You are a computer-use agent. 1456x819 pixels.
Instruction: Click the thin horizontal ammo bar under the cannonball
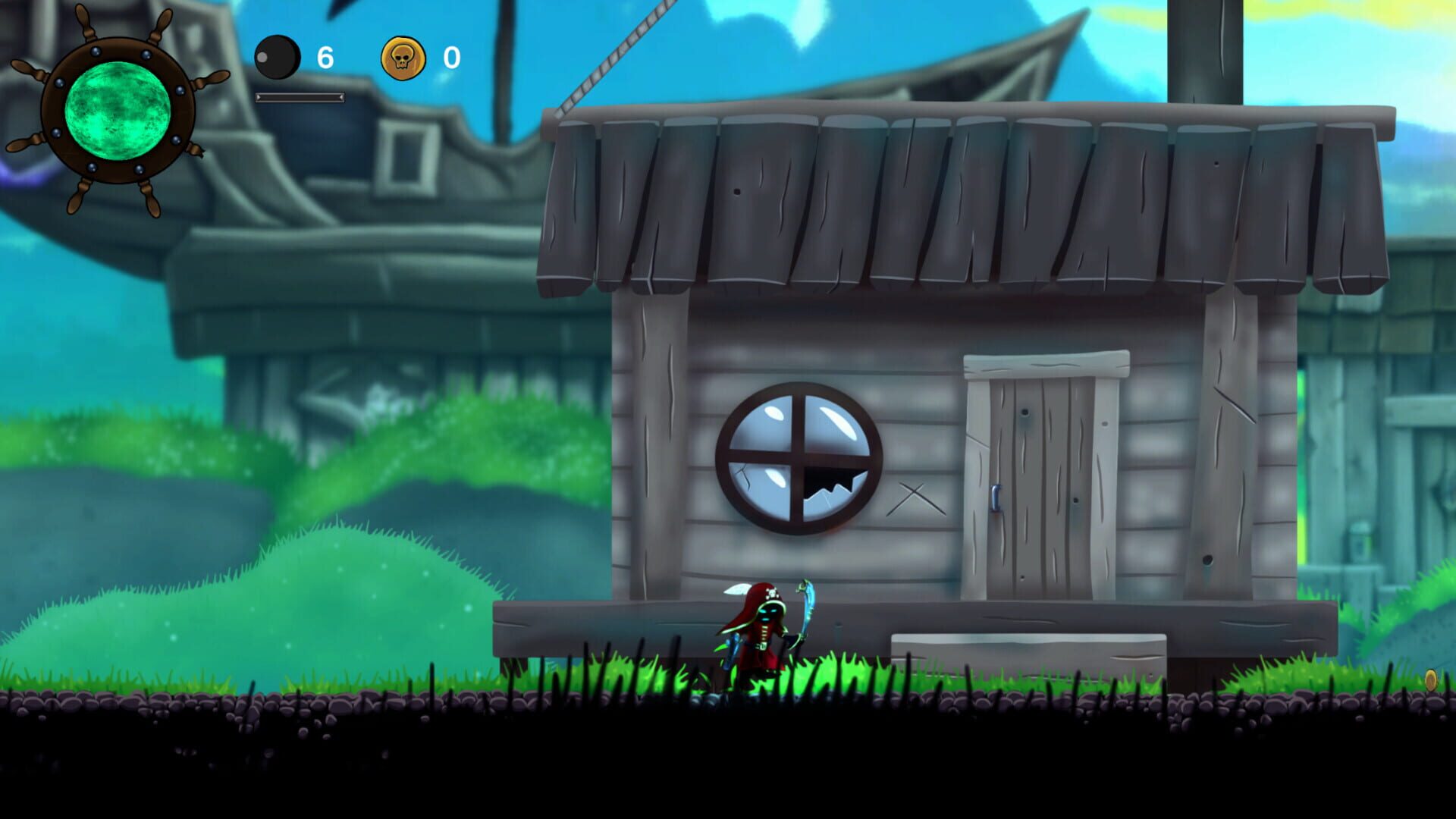(x=300, y=97)
